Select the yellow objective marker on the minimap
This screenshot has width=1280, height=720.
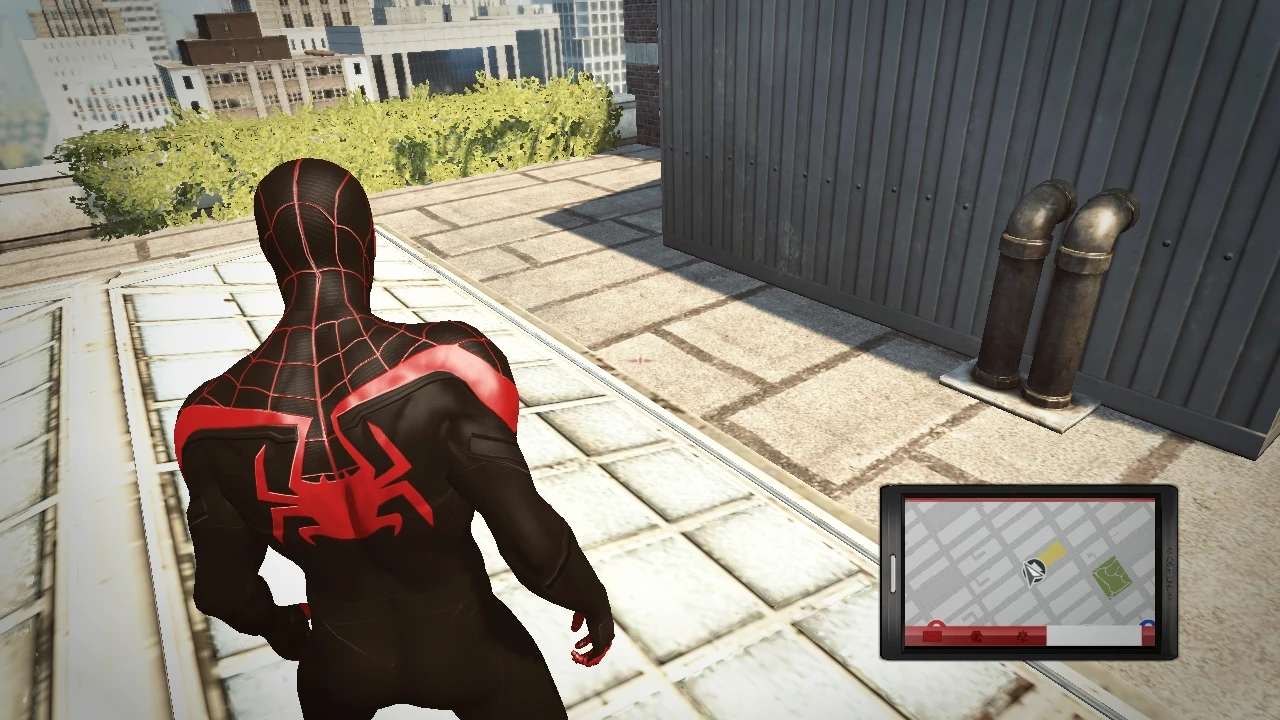(x=1052, y=552)
